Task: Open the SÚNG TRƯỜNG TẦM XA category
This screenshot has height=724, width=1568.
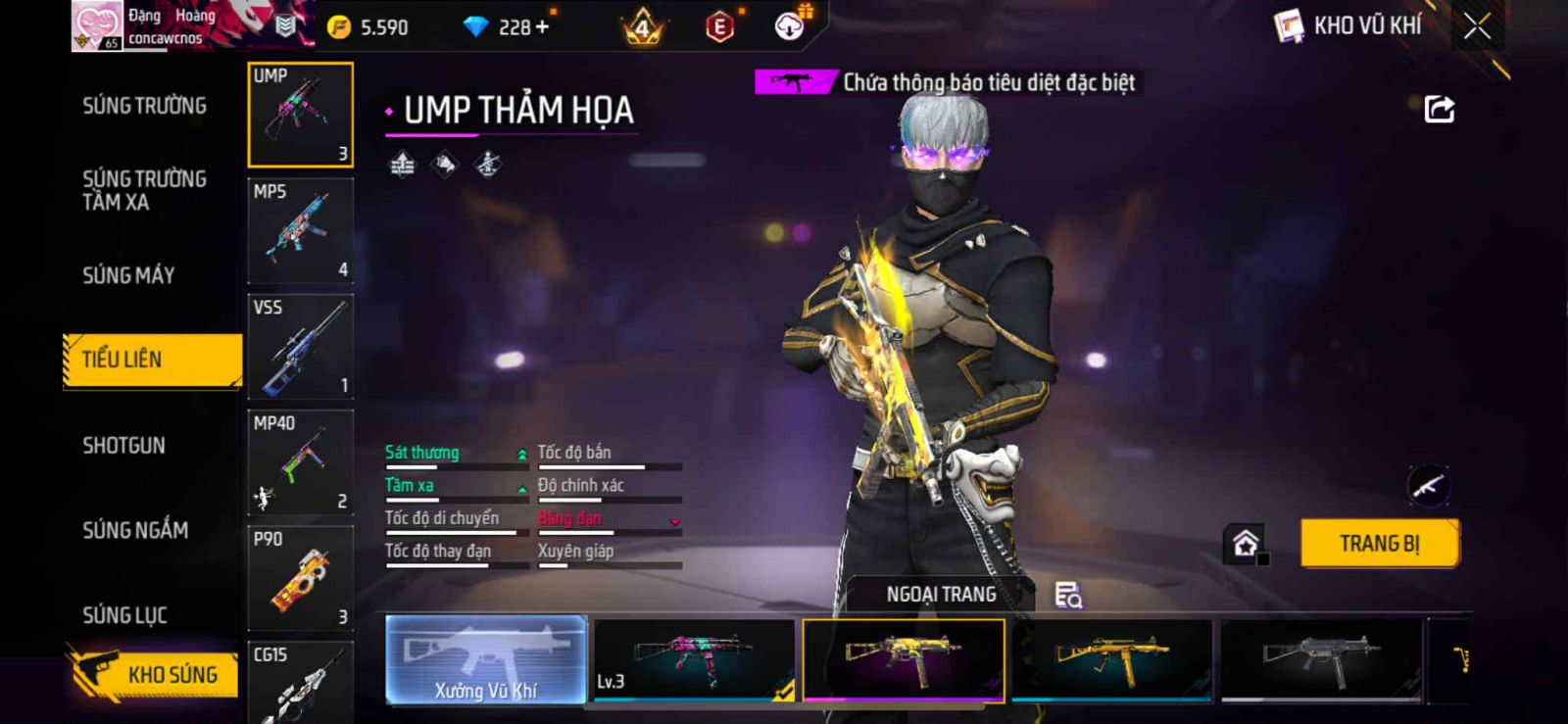Action: pyautogui.click(x=144, y=190)
